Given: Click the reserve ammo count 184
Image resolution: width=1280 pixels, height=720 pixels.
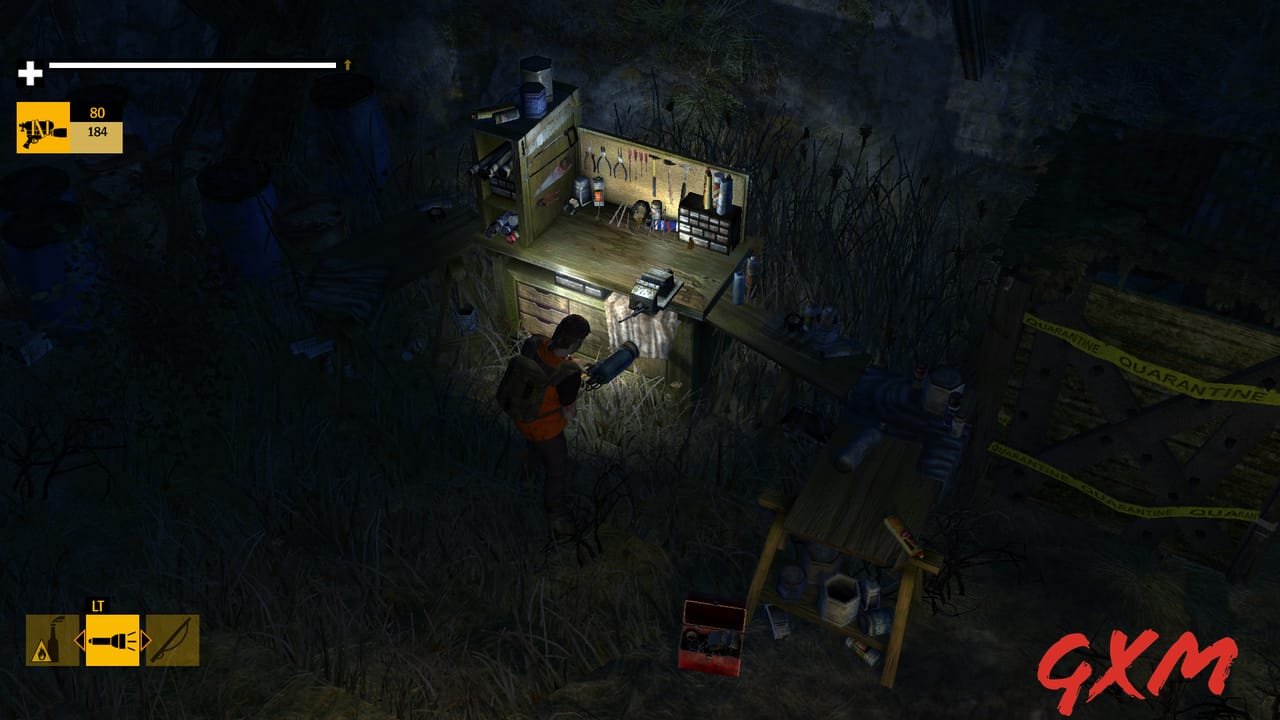Looking at the screenshot, I should coord(97,130).
